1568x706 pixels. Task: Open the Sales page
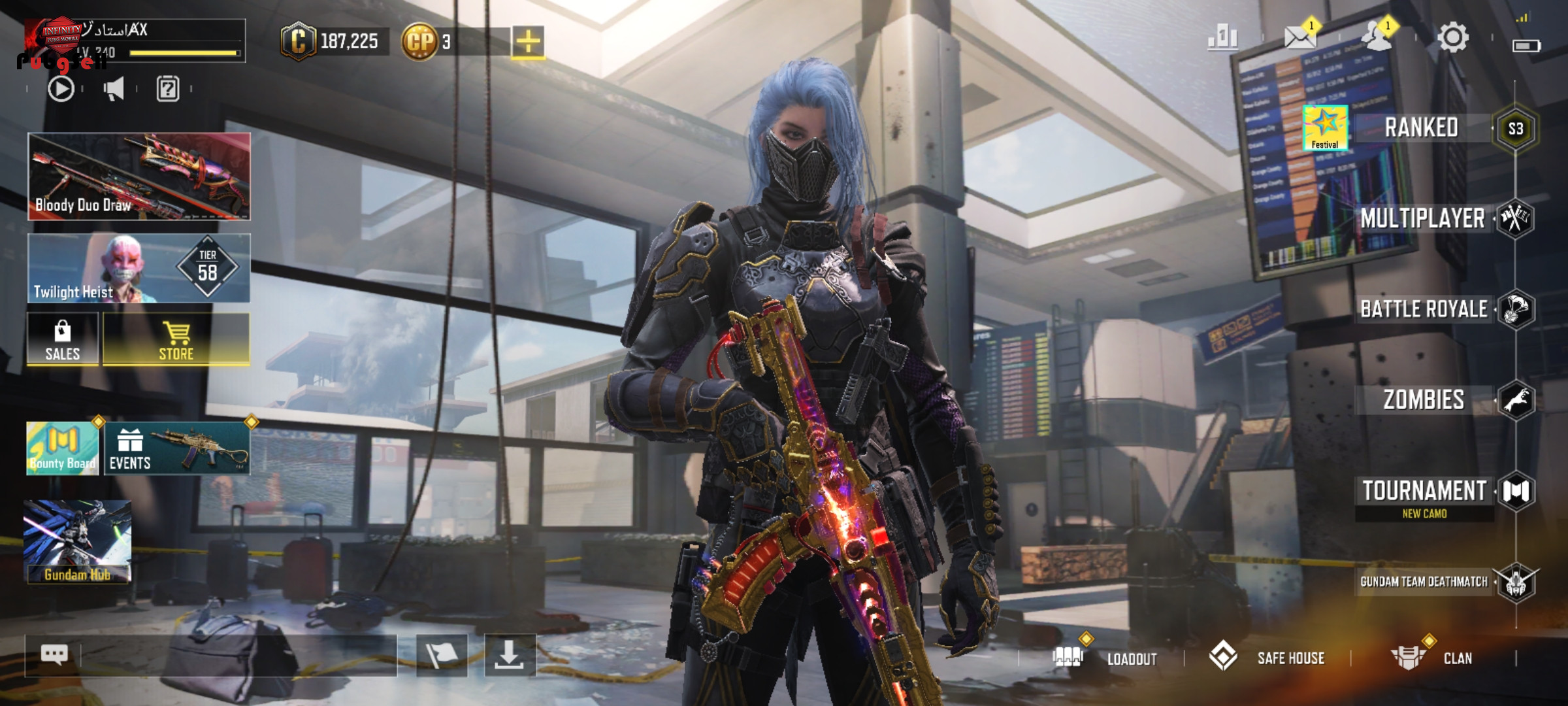coord(63,339)
